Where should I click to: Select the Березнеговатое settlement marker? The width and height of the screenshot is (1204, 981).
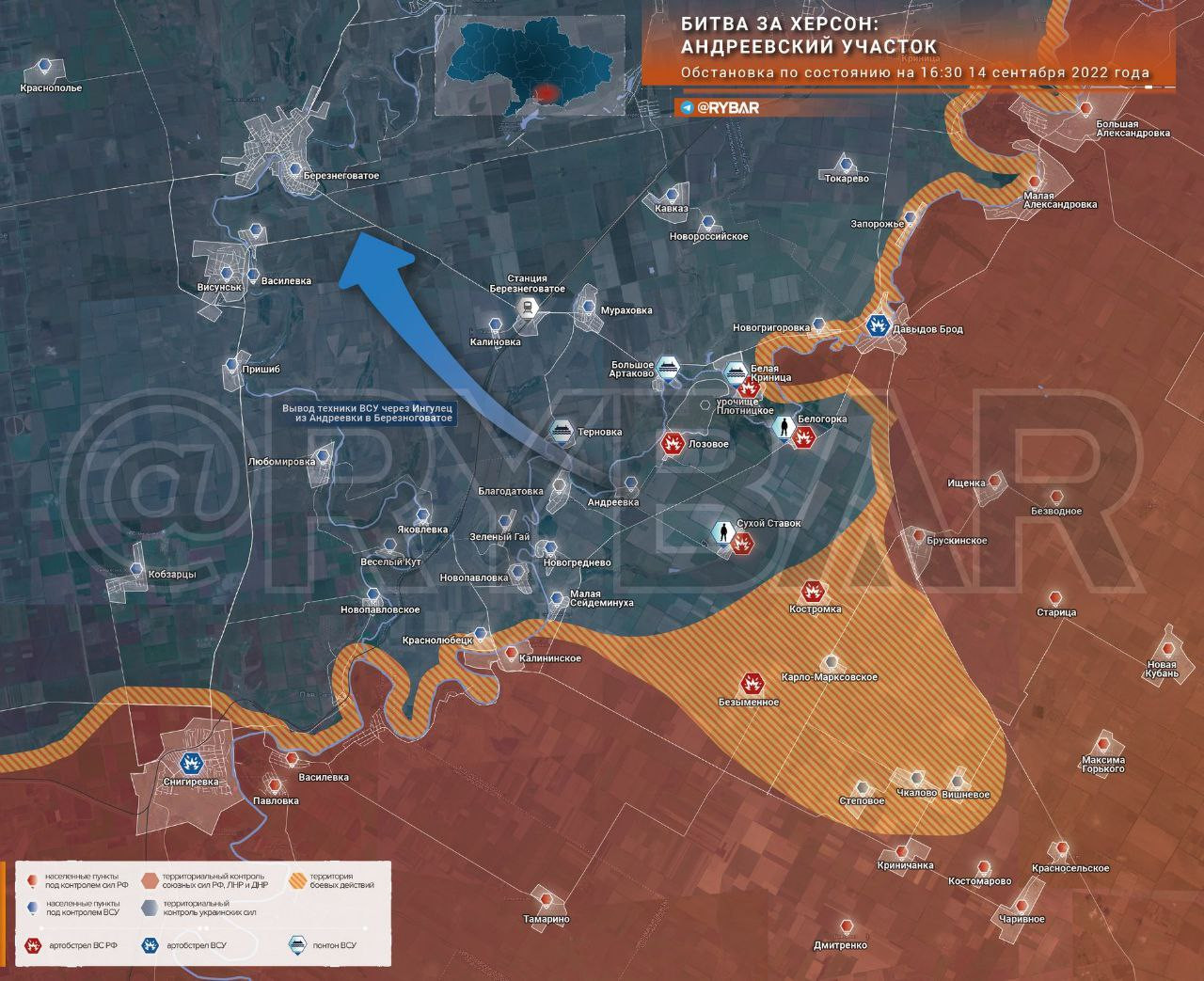[295, 170]
